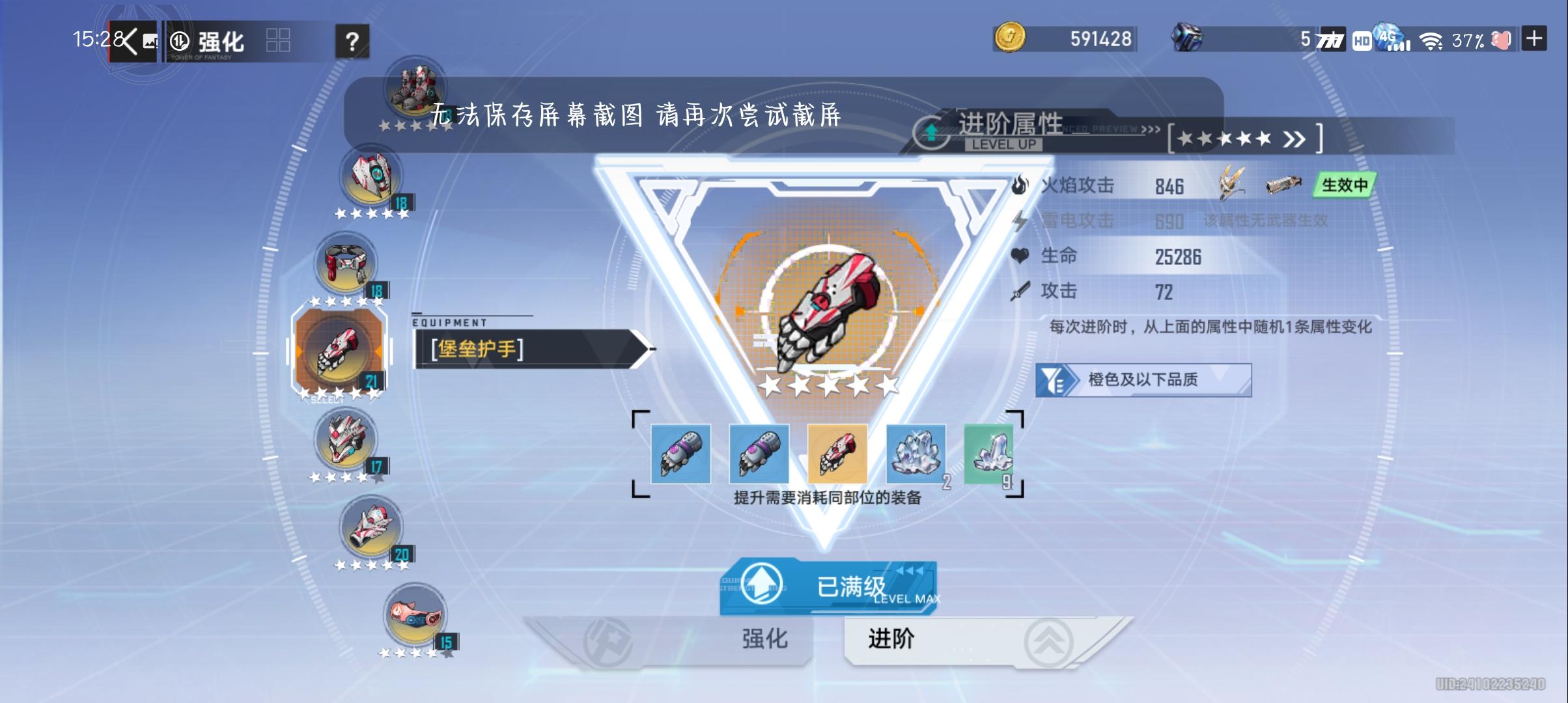1568x703 pixels.
Task: Click the purple gauntlet fodder material thumbnail
Action: [x=680, y=454]
